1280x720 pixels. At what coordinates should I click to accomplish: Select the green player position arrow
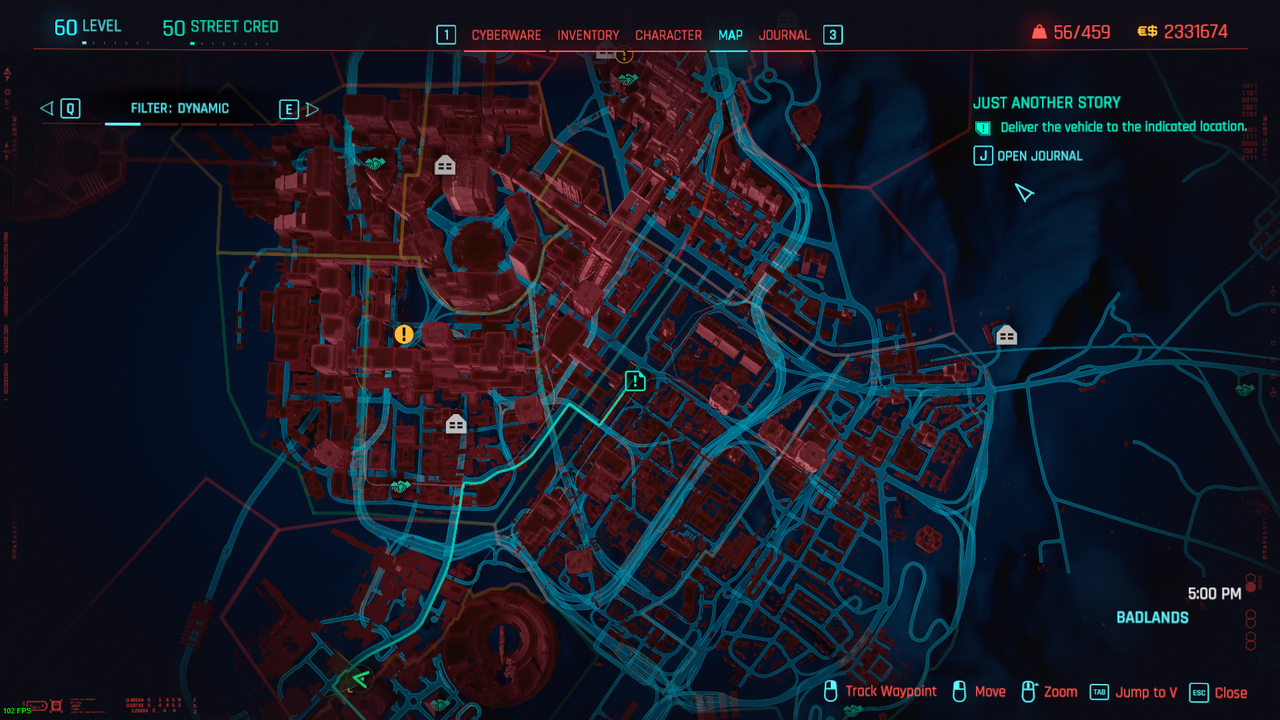360,679
